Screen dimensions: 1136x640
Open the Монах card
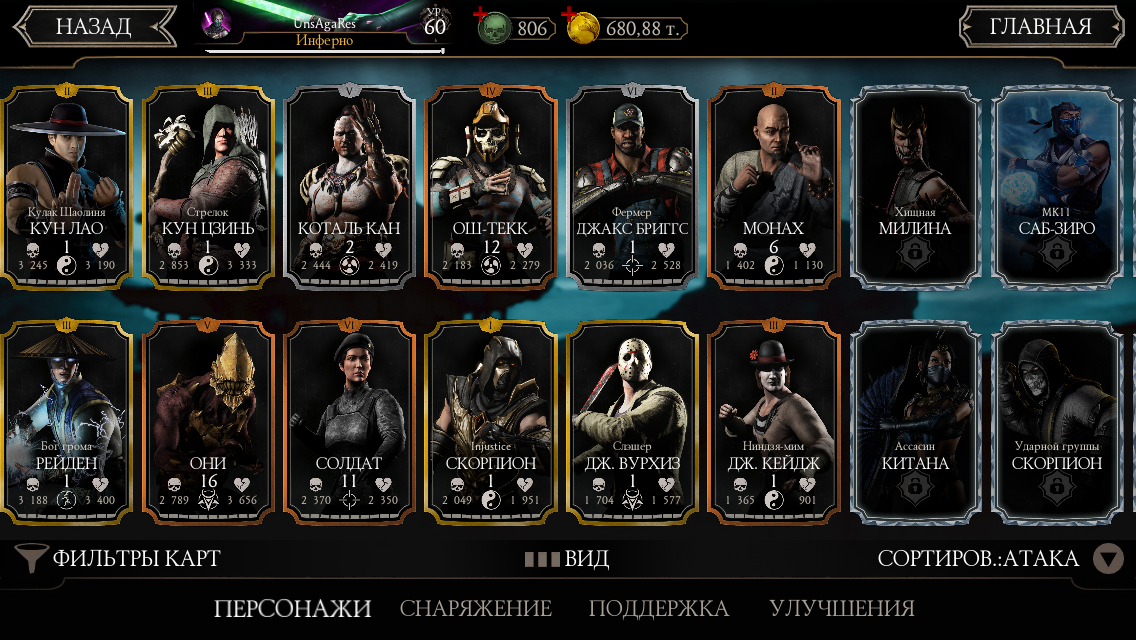(773, 187)
